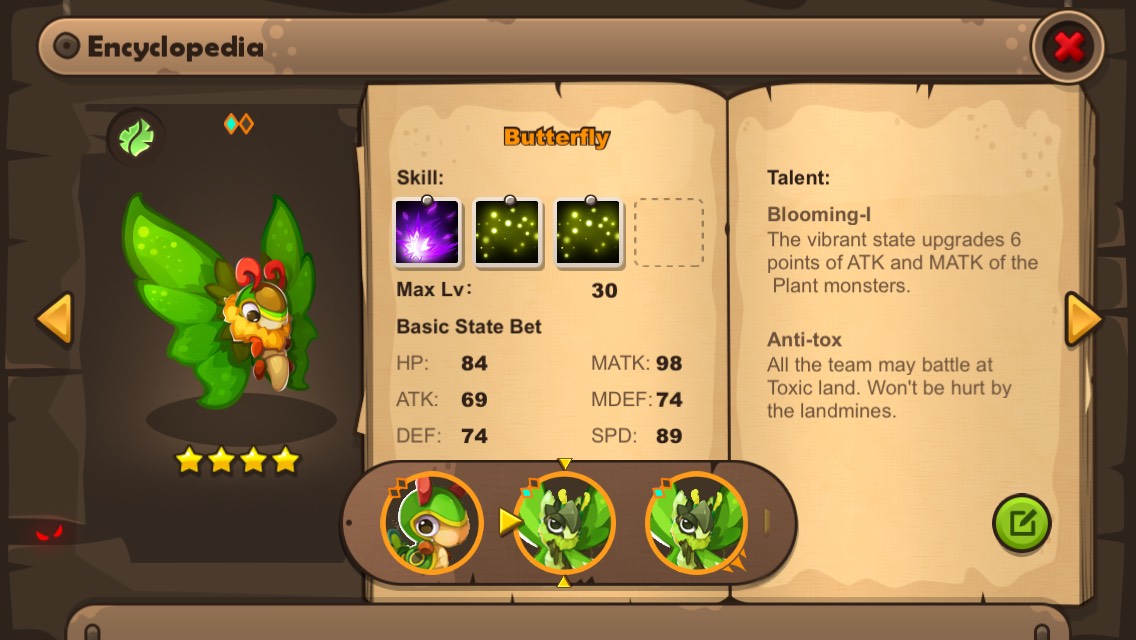The width and height of the screenshot is (1136, 640).
Task: Select the first evolution form with green helmet
Action: [431, 522]
